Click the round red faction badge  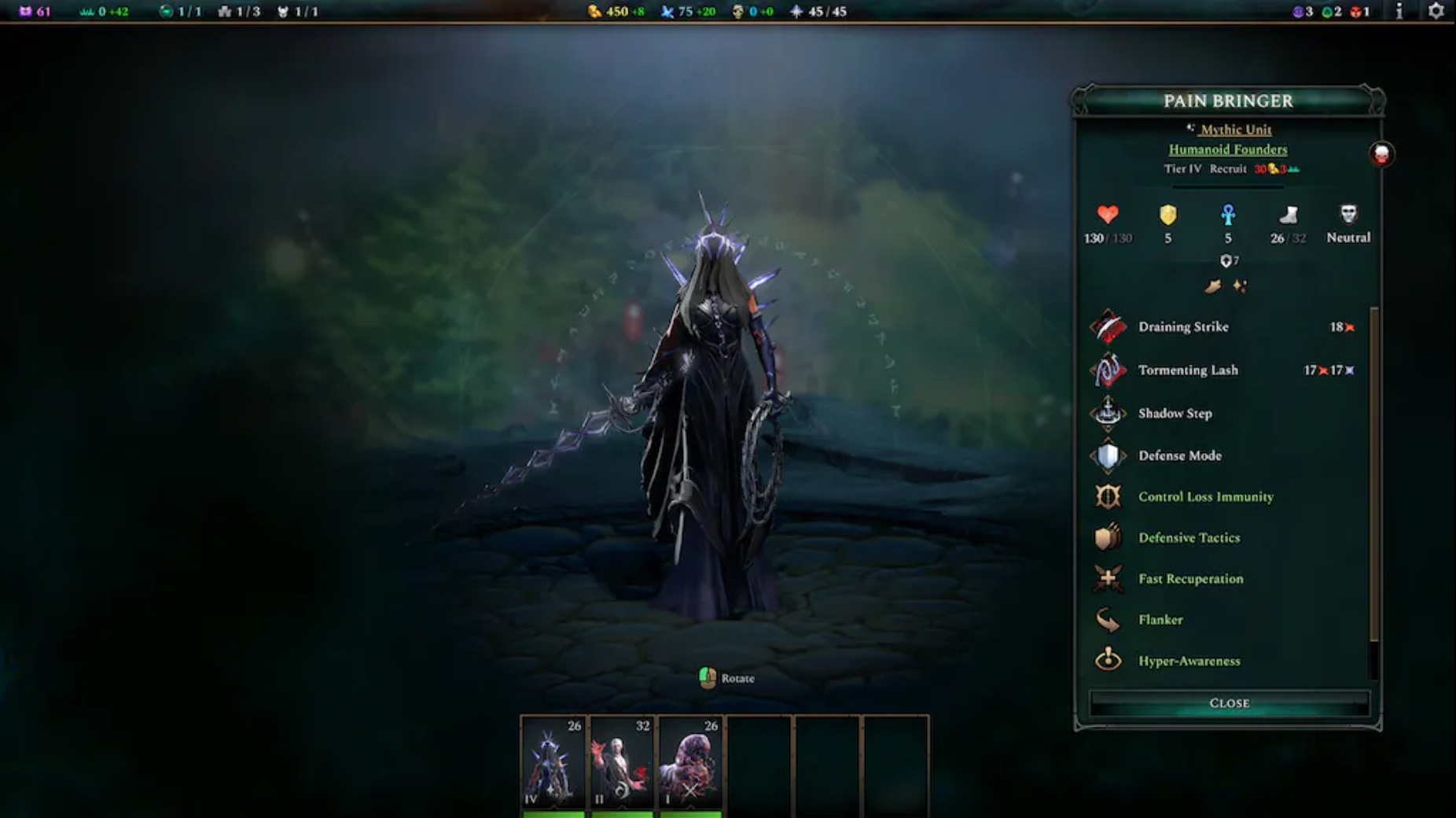(x=1381, y=154)
